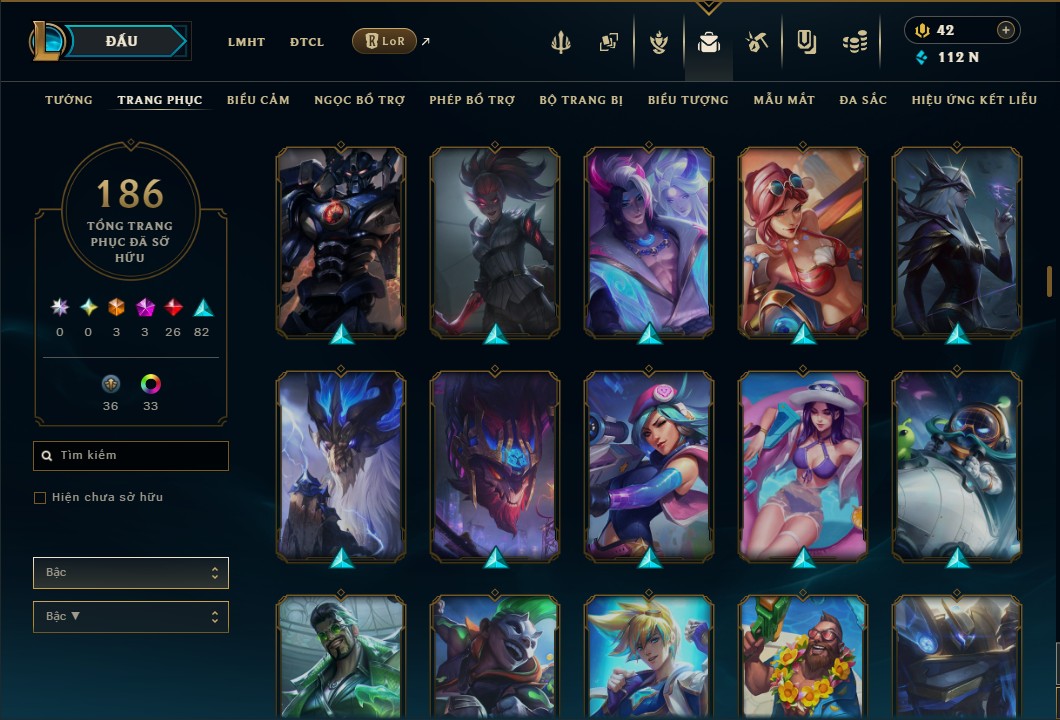
Task: Open the LMHT home tab
Action: pyautogui.click(x=246, y=42)
